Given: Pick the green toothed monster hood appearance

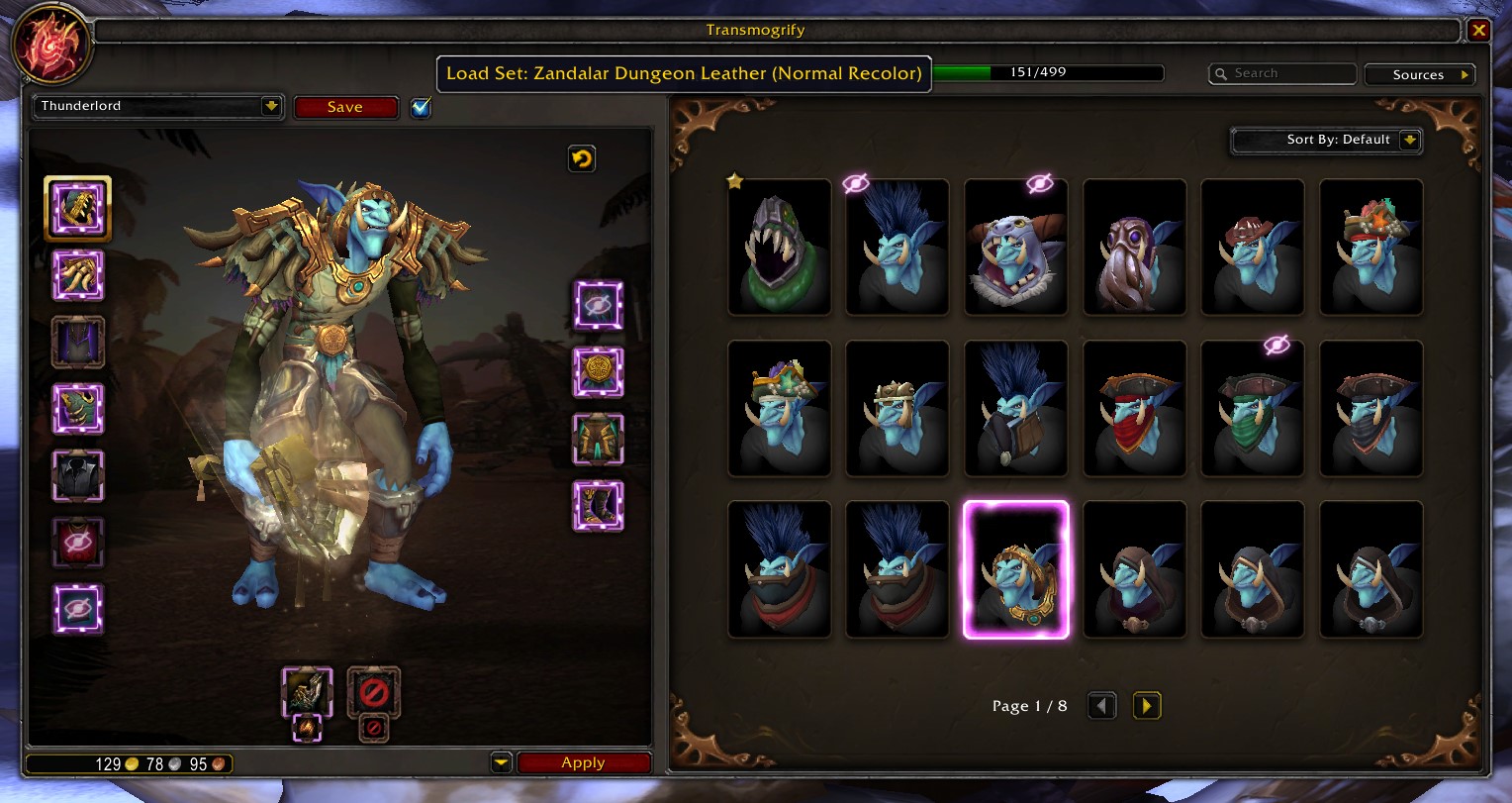Looking at the screenshot, I should pyautogui.click(x=779, y=248).
